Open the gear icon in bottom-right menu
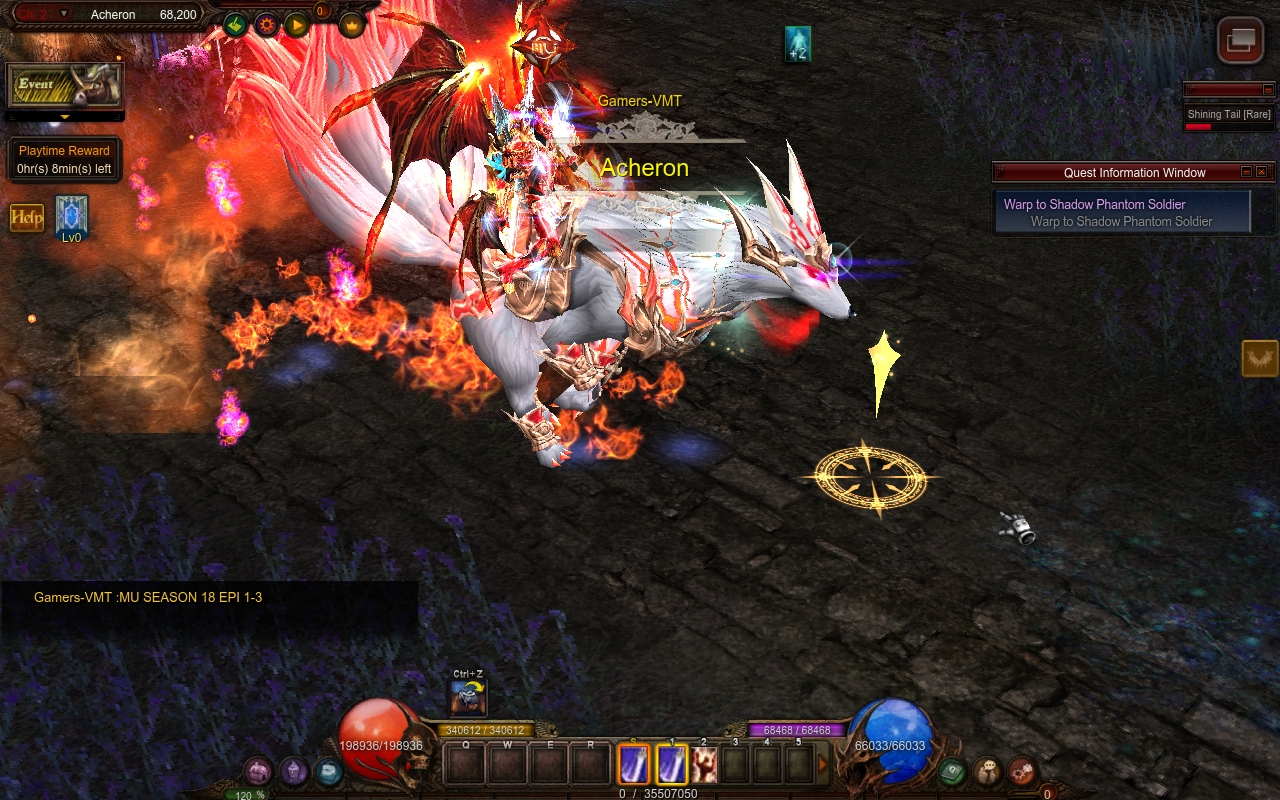 pyautogui.click(x=1021, y=771)
